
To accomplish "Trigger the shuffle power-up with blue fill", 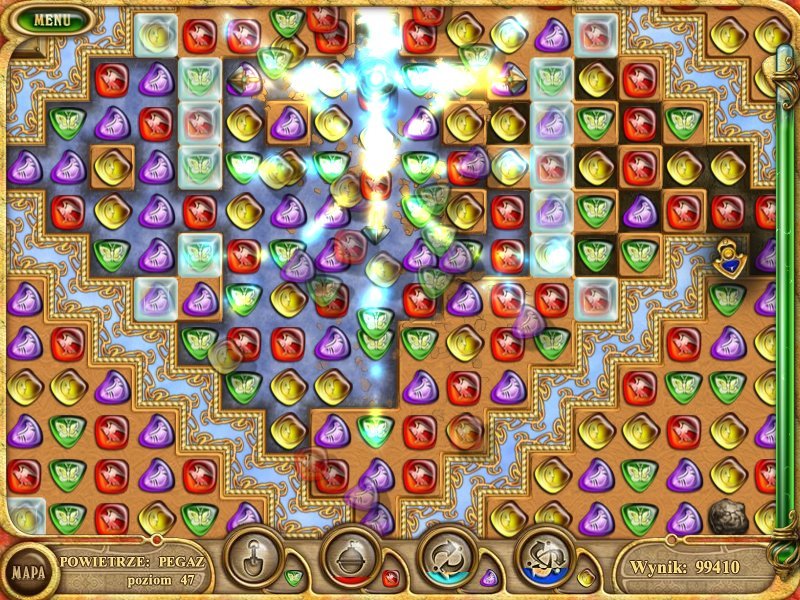I will click(x=542, y=556).
